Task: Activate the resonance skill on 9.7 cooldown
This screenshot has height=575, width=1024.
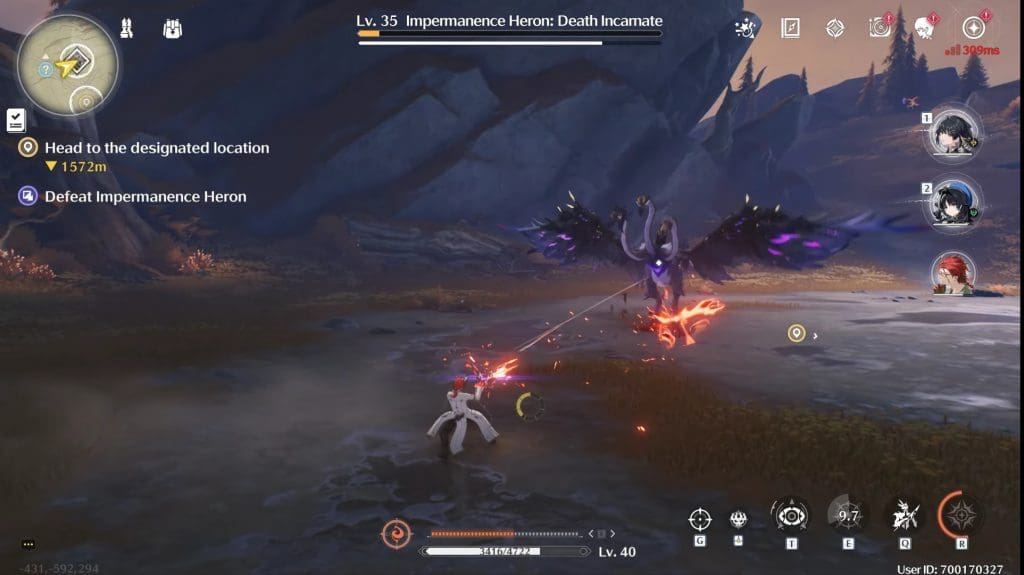Action: [x=848, y=516]
